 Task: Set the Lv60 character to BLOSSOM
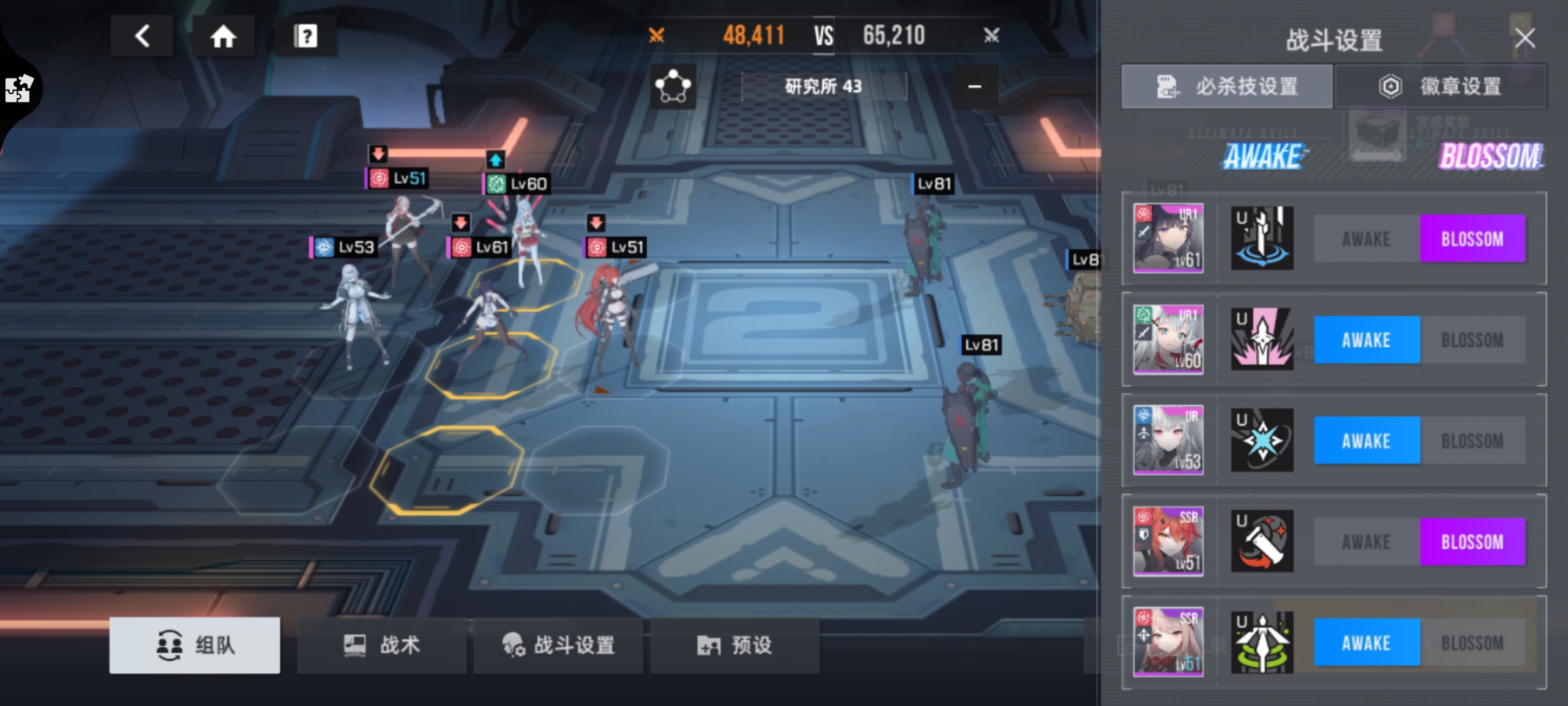(1472, 341)
